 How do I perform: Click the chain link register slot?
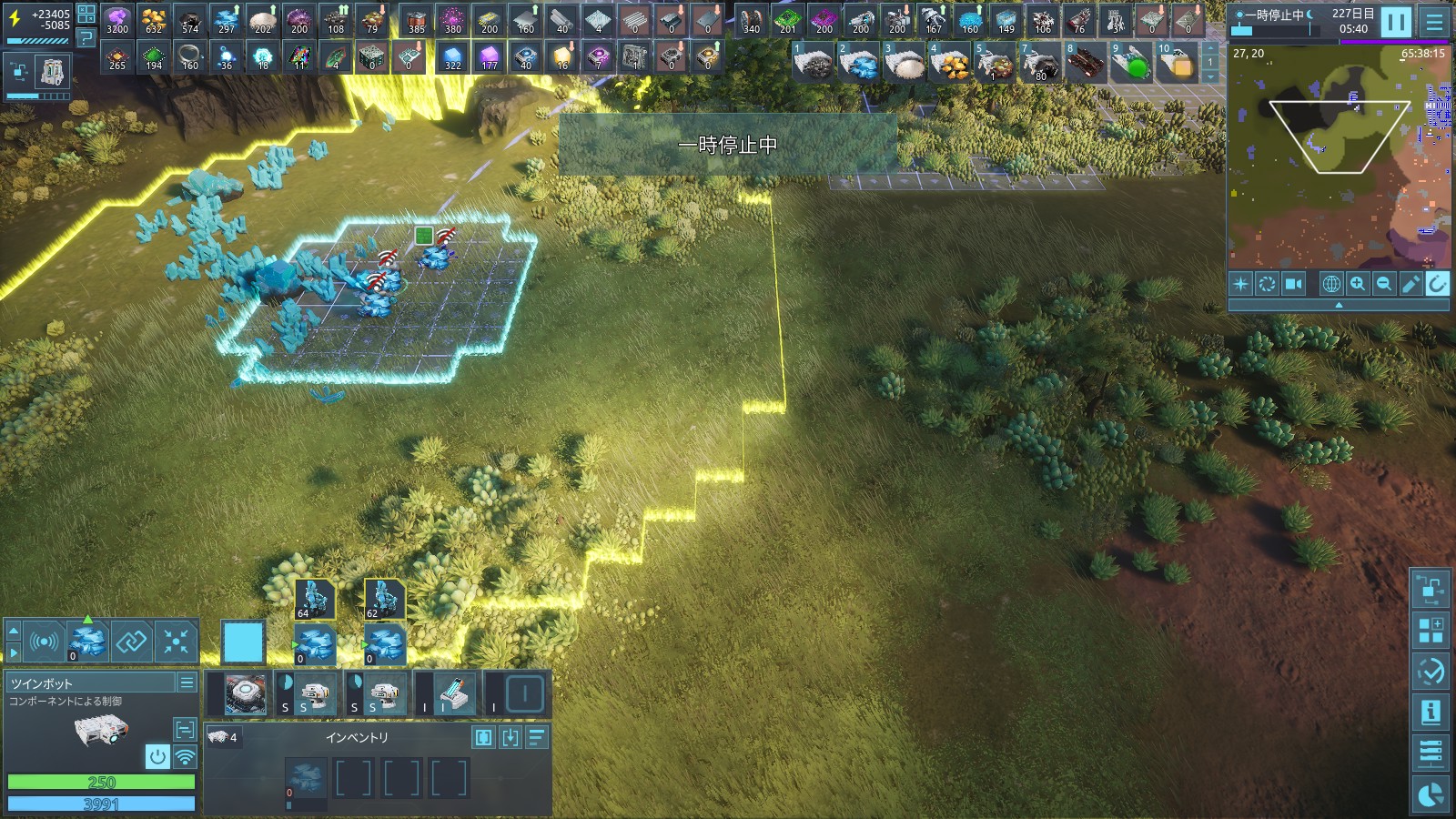pos(131,642)
